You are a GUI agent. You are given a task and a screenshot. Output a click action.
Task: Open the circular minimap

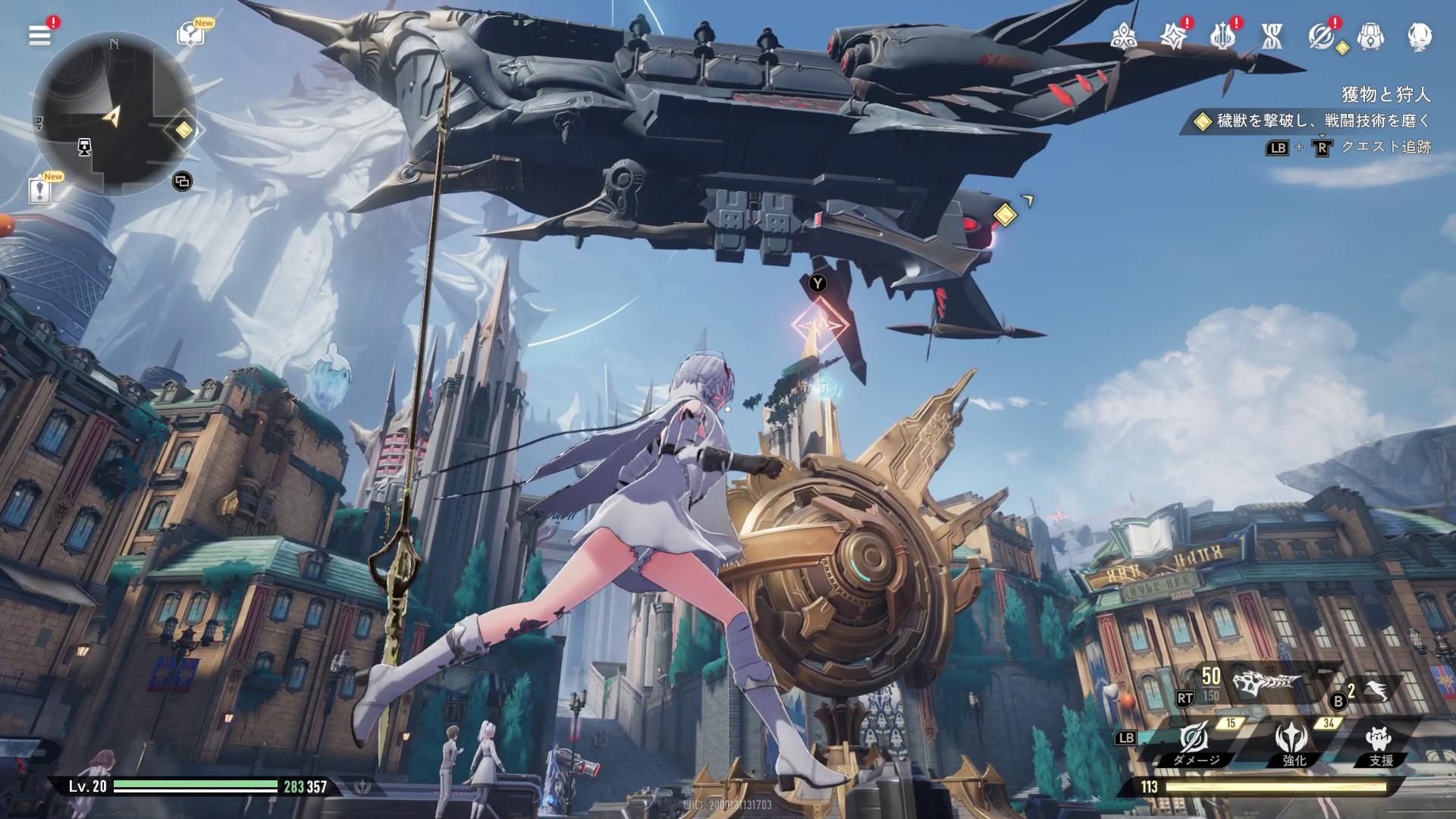coord(114,114)
